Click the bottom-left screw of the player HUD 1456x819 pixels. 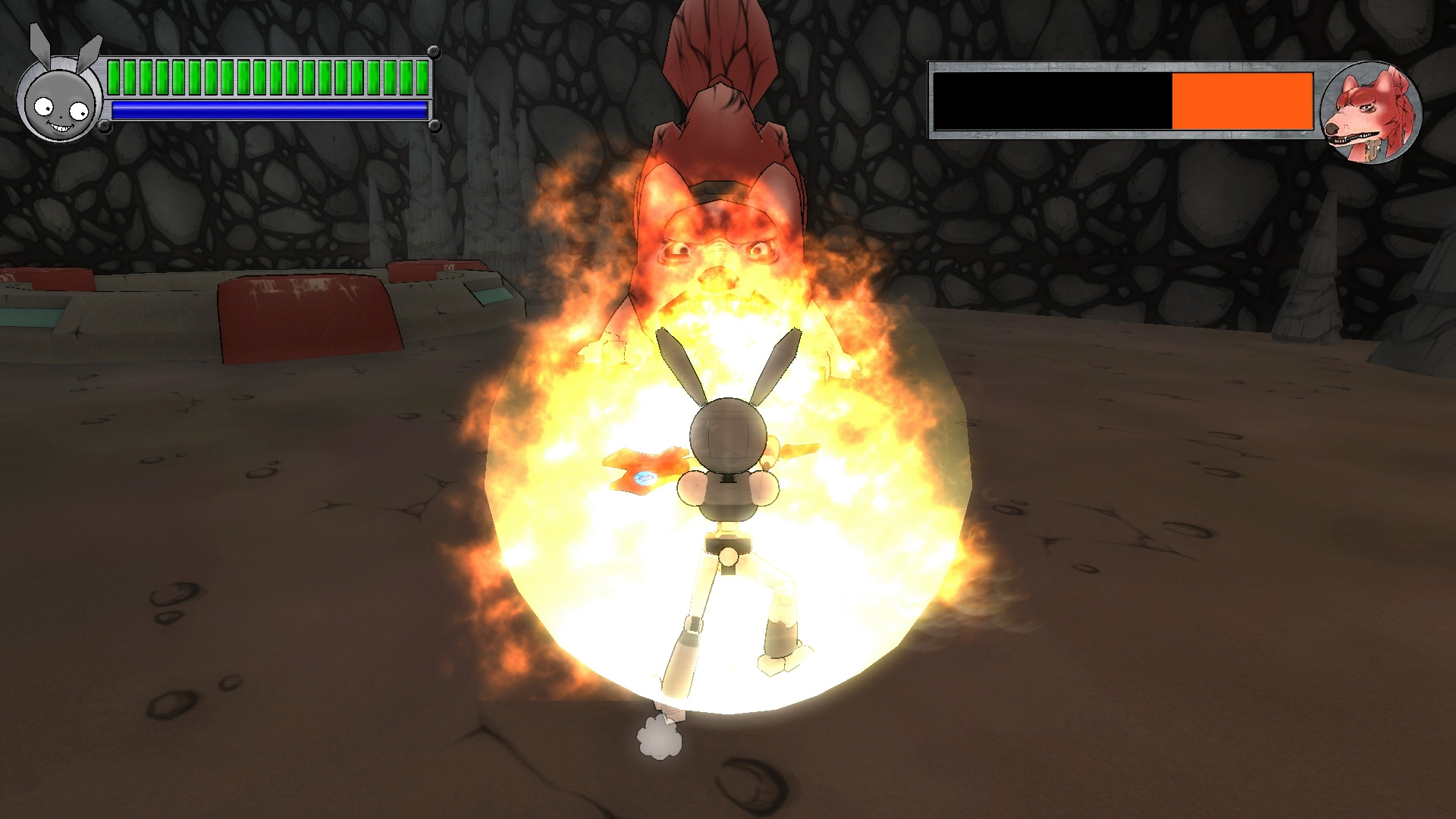click(105, 124)
